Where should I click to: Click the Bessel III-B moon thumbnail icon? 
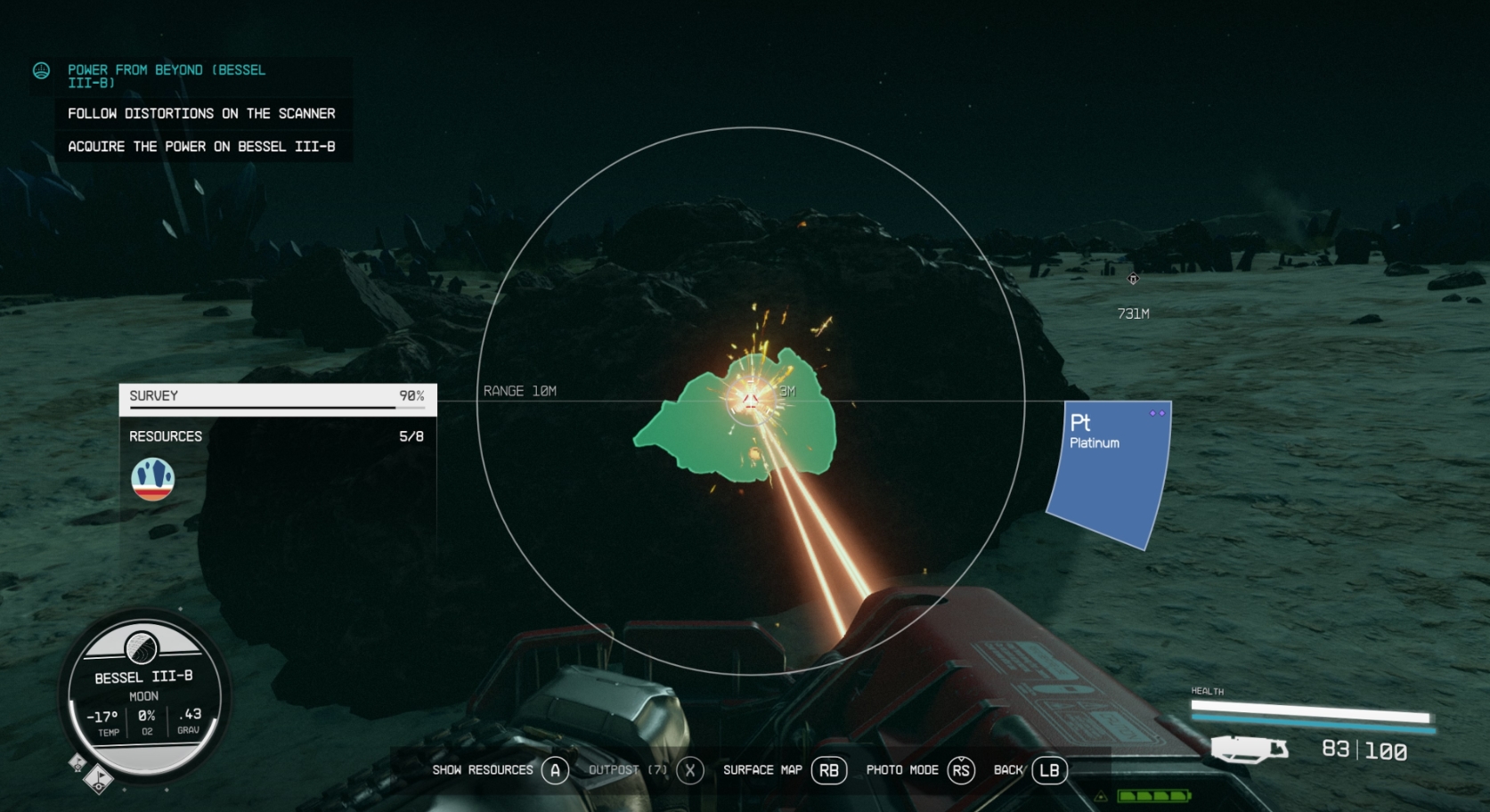tap(142, 649)
